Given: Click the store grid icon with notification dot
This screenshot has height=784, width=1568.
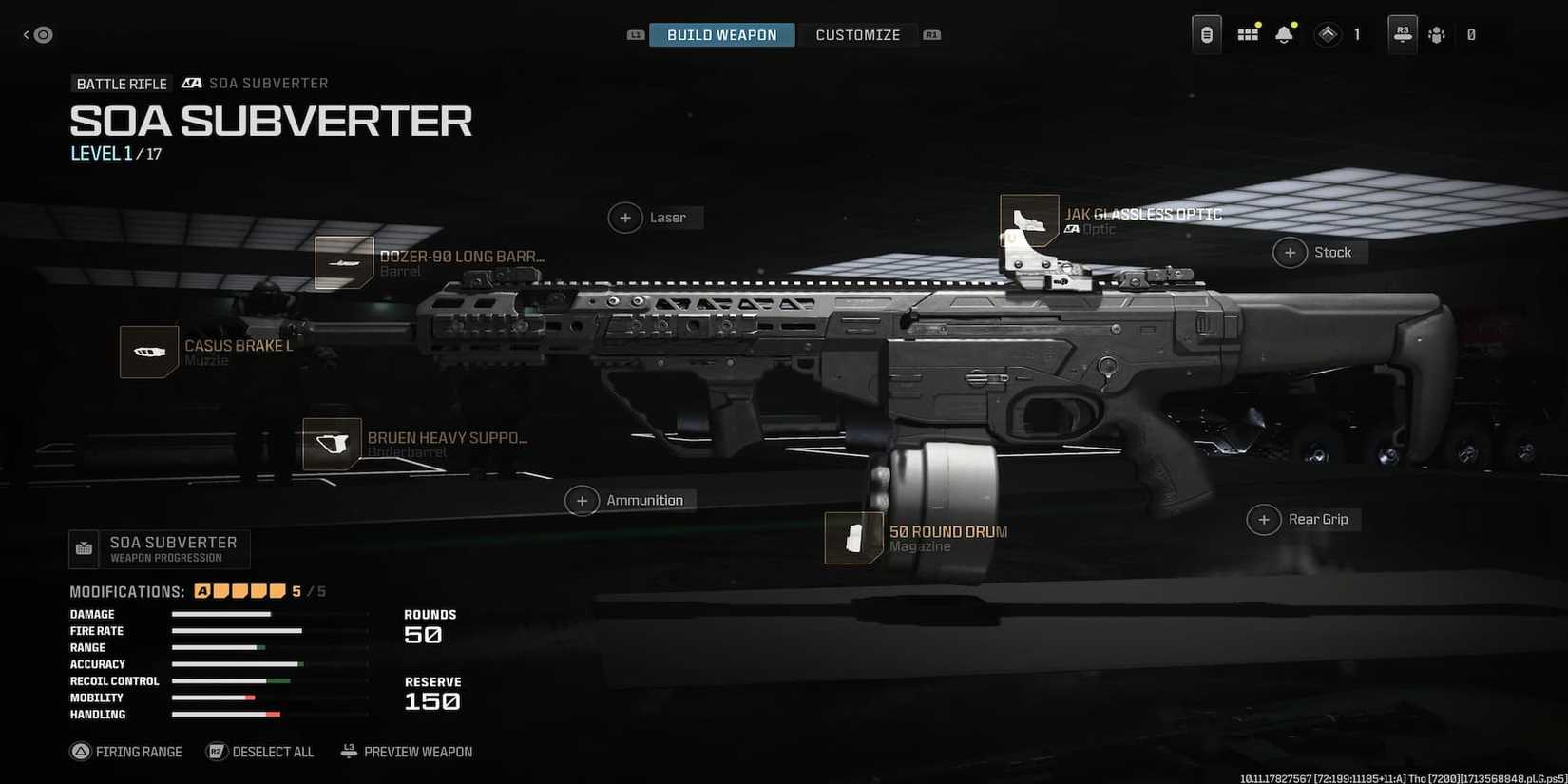Looking at the screenshot, I should [1247, 32].
